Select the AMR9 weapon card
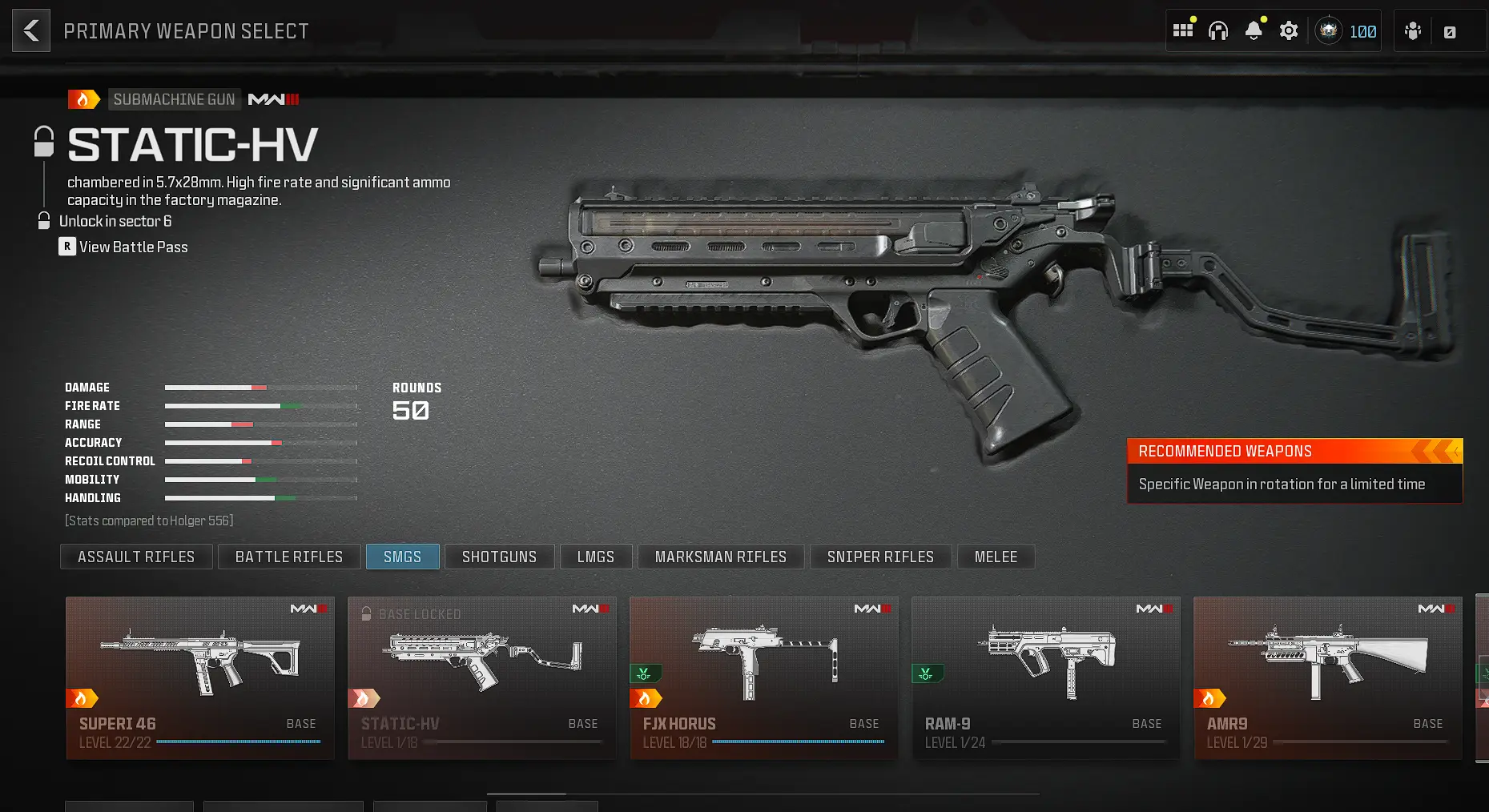This screenshot has height=812, width=1489. coord(1327,677)
